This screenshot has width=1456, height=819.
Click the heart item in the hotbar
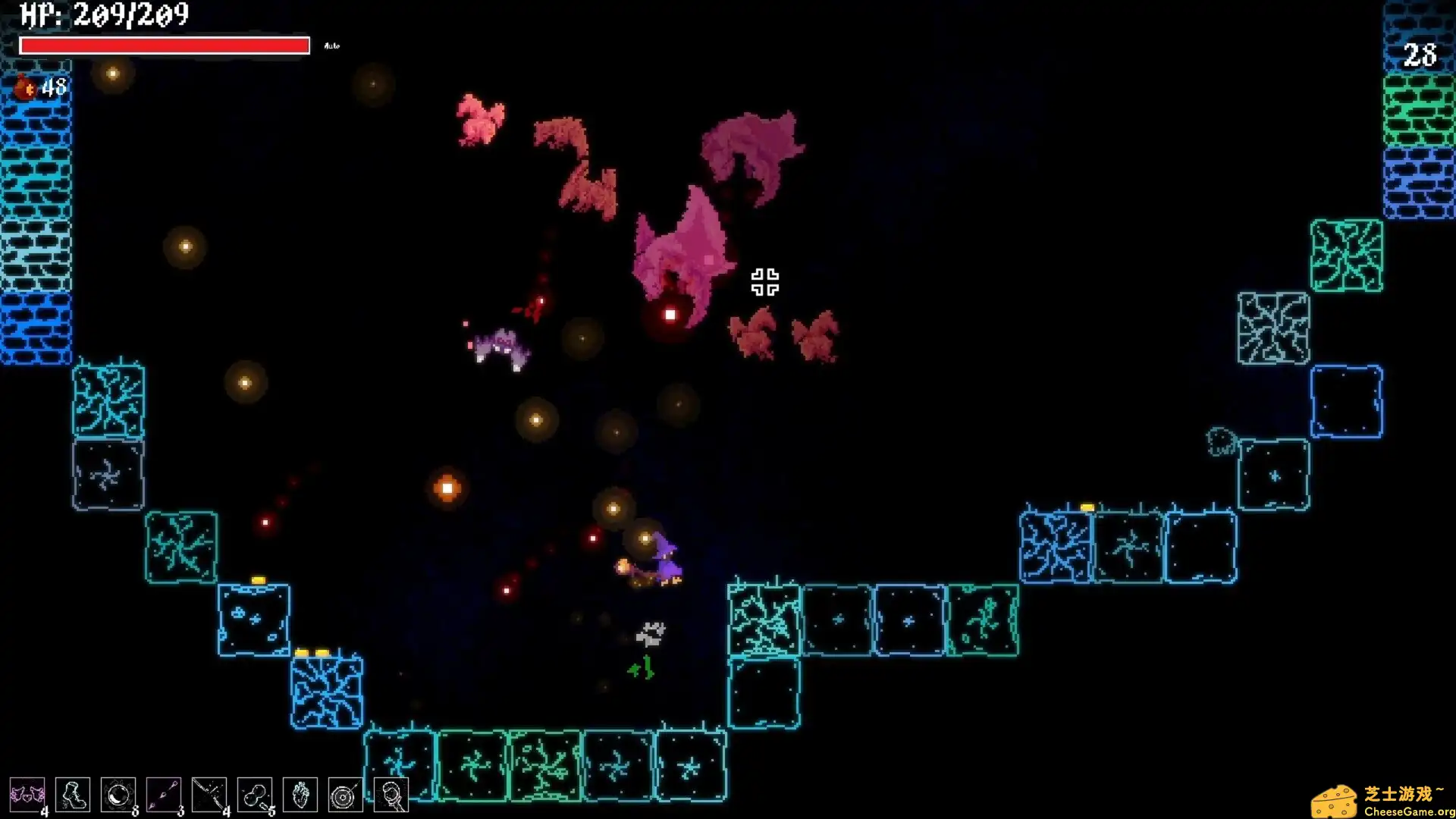click(300, 794)
